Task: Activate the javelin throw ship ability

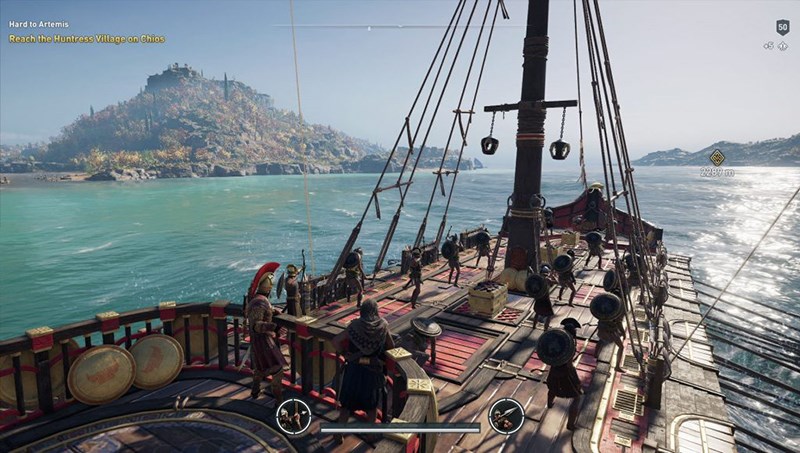Action: pos(506,416)
